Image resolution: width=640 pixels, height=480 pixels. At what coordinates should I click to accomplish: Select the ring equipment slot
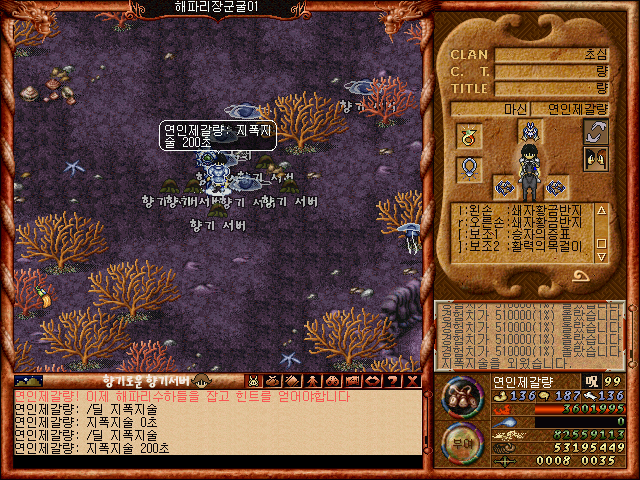pyautogui.click(x=469, y=135)
